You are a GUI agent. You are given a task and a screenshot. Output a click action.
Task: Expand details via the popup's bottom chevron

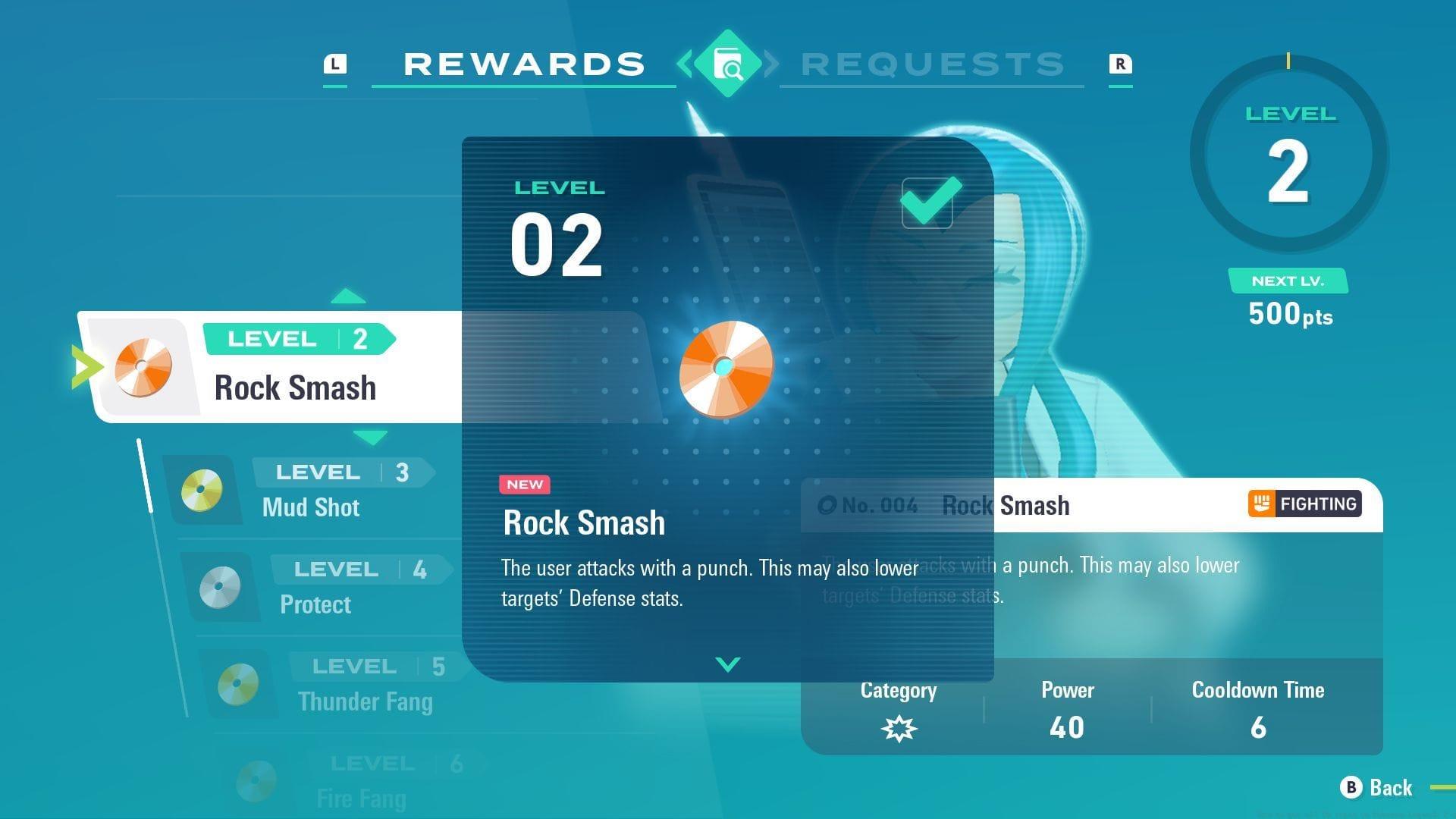pos(726,664)
